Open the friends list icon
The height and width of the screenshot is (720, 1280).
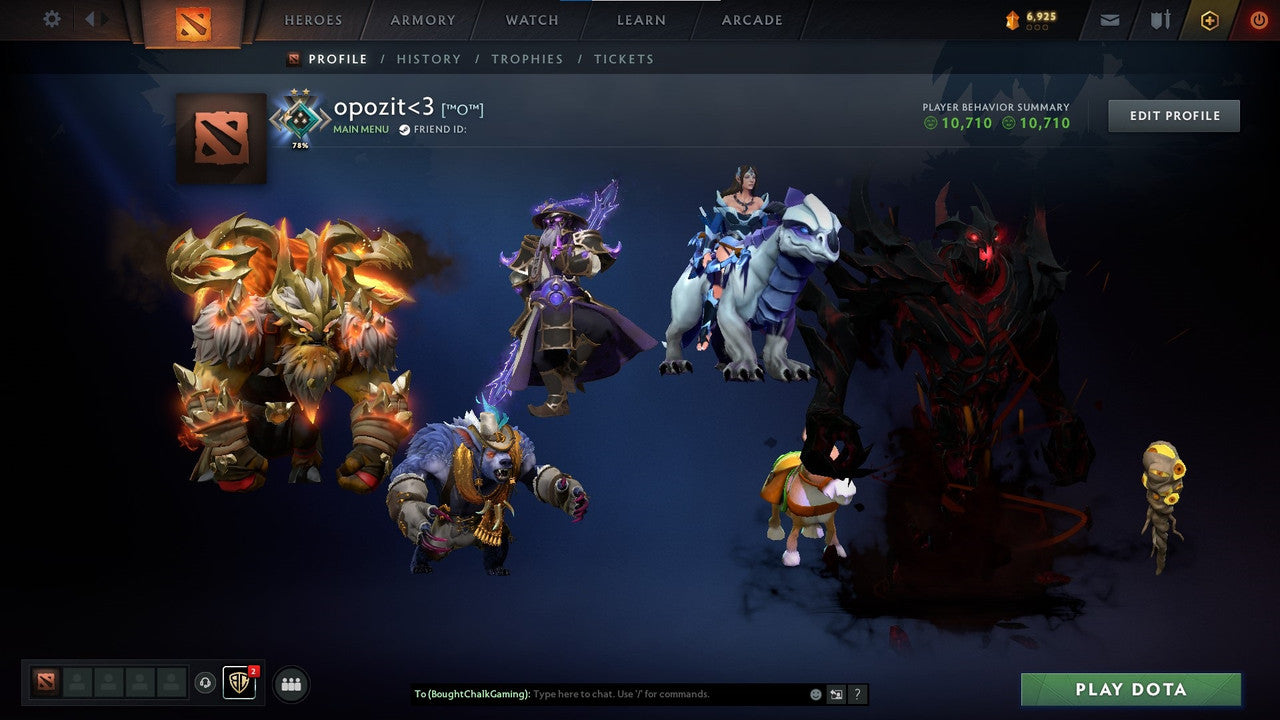coord(289,683)
